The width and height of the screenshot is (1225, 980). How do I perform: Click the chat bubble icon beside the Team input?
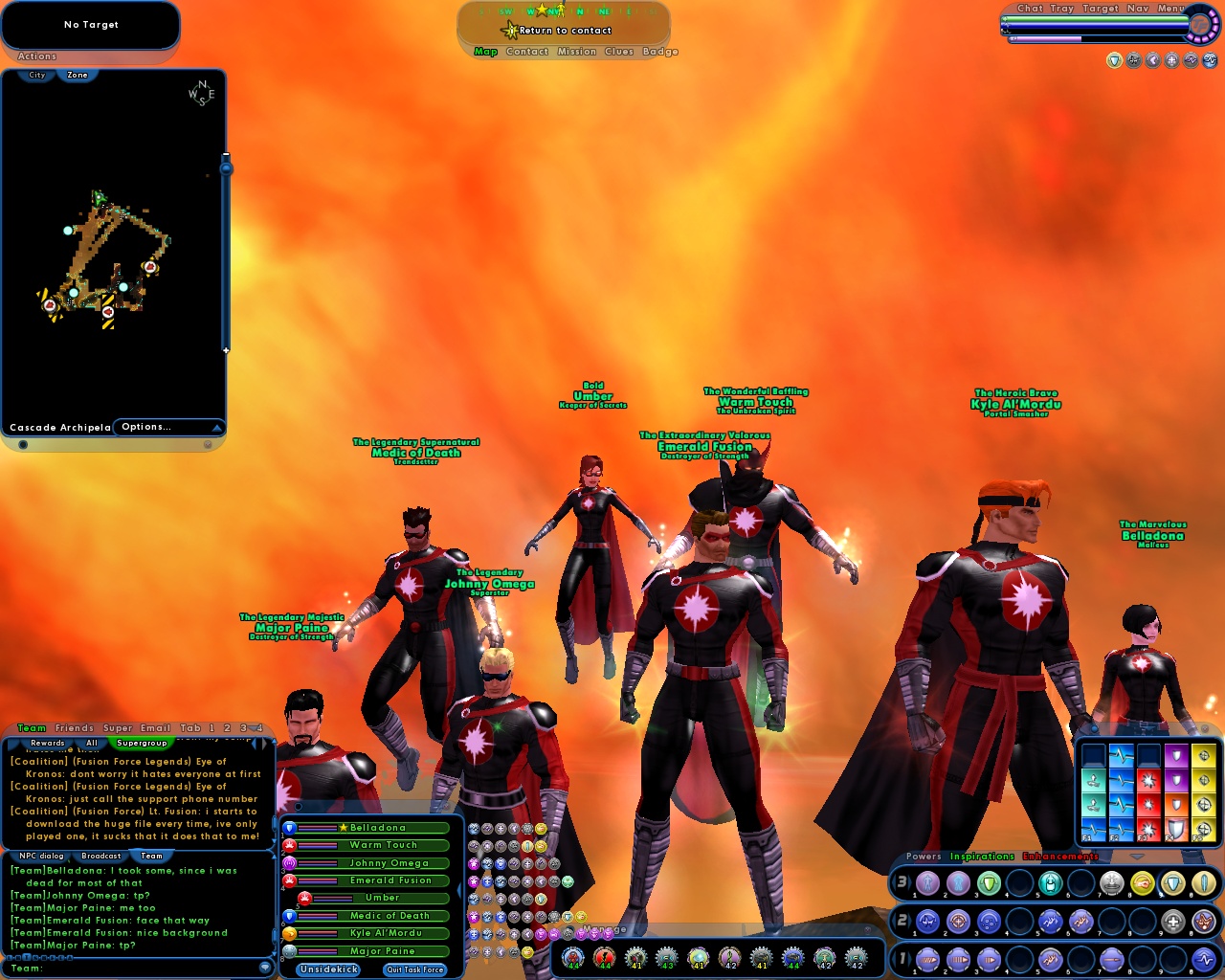265,969
